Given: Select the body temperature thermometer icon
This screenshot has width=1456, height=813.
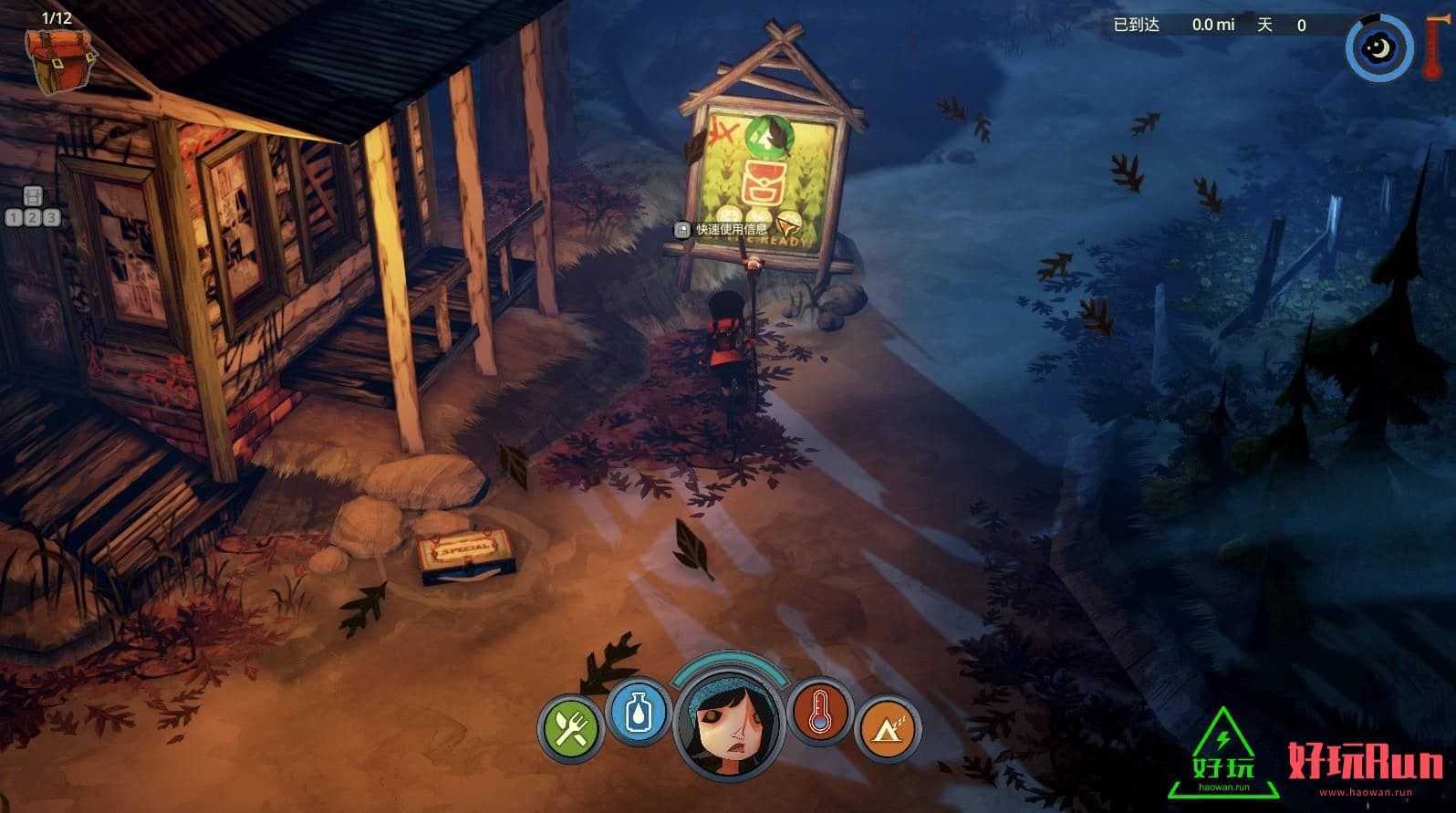Looking at the screenshot, I should 821,712.
